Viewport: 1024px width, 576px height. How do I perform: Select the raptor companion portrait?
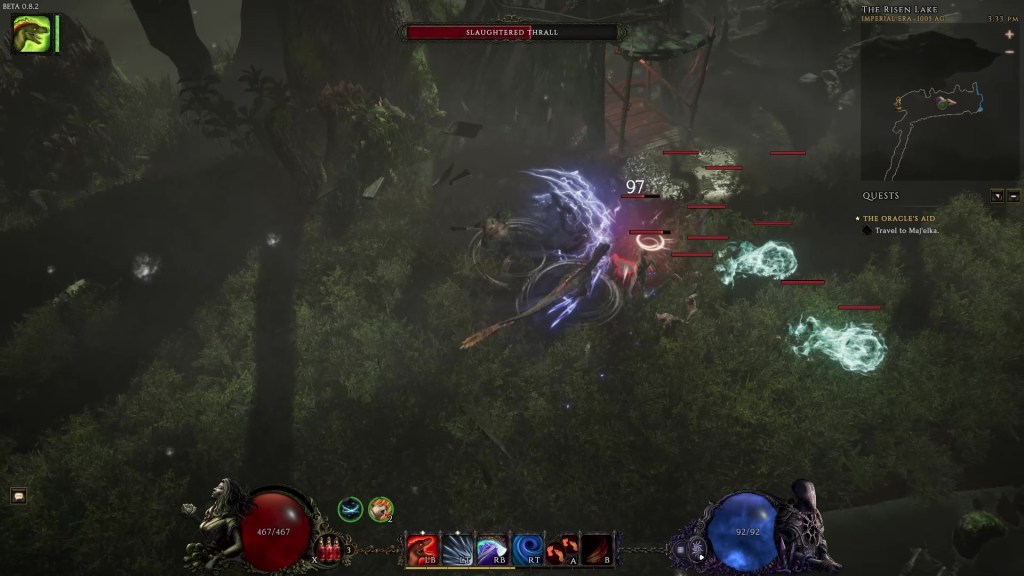(x=31, y=34)
